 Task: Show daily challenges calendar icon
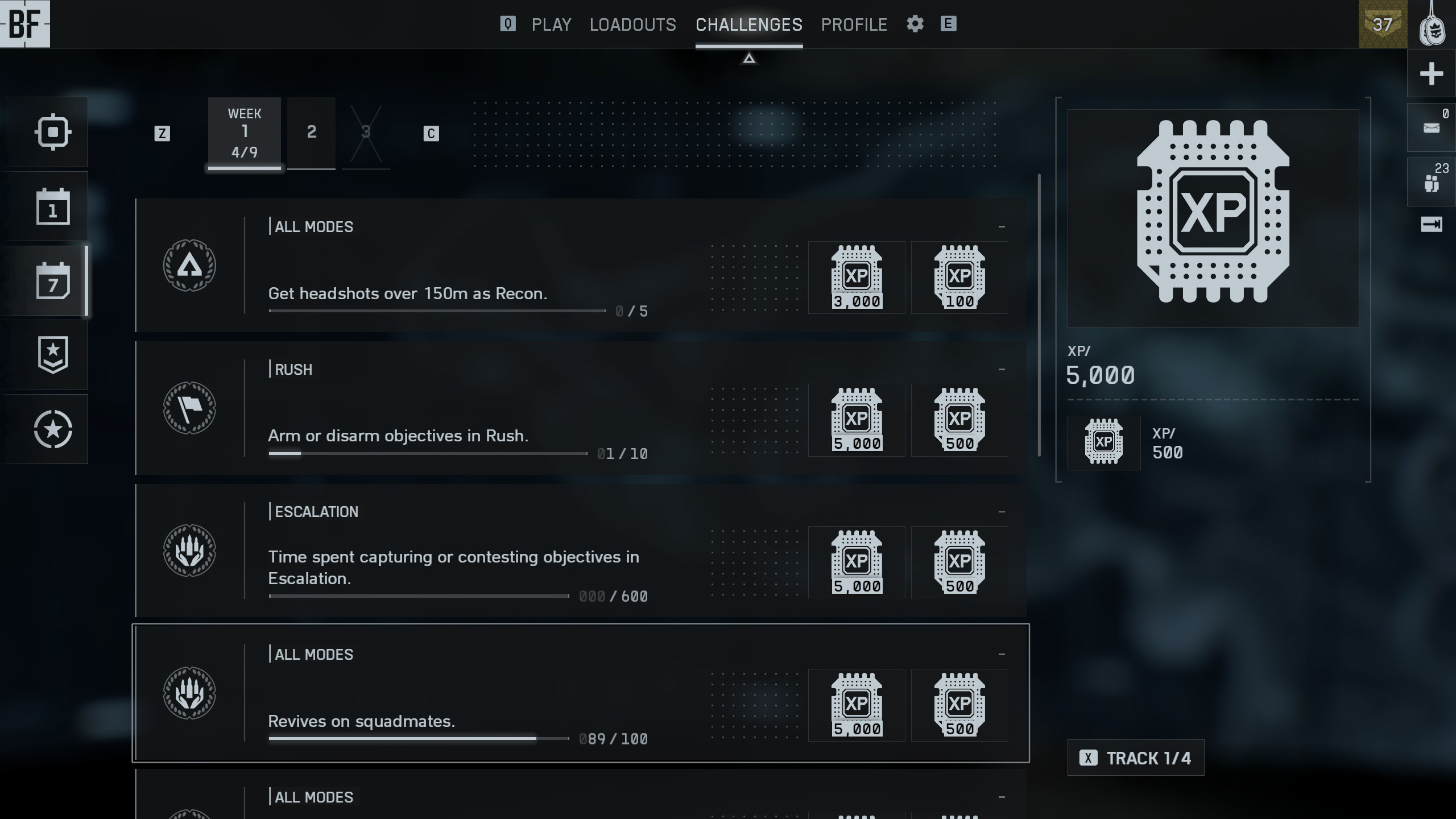52,206
